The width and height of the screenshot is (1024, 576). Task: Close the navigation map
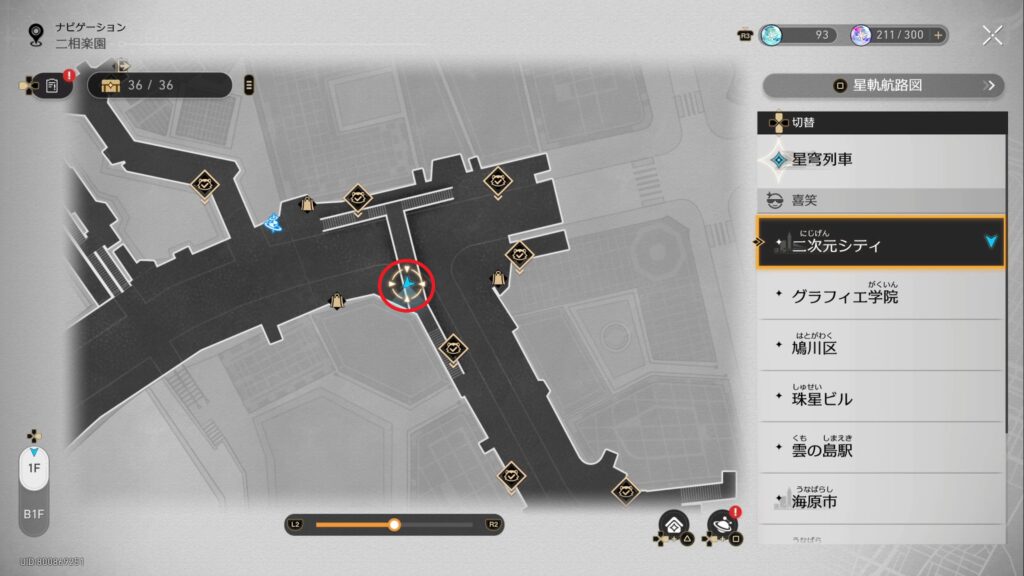click(992, 35)
